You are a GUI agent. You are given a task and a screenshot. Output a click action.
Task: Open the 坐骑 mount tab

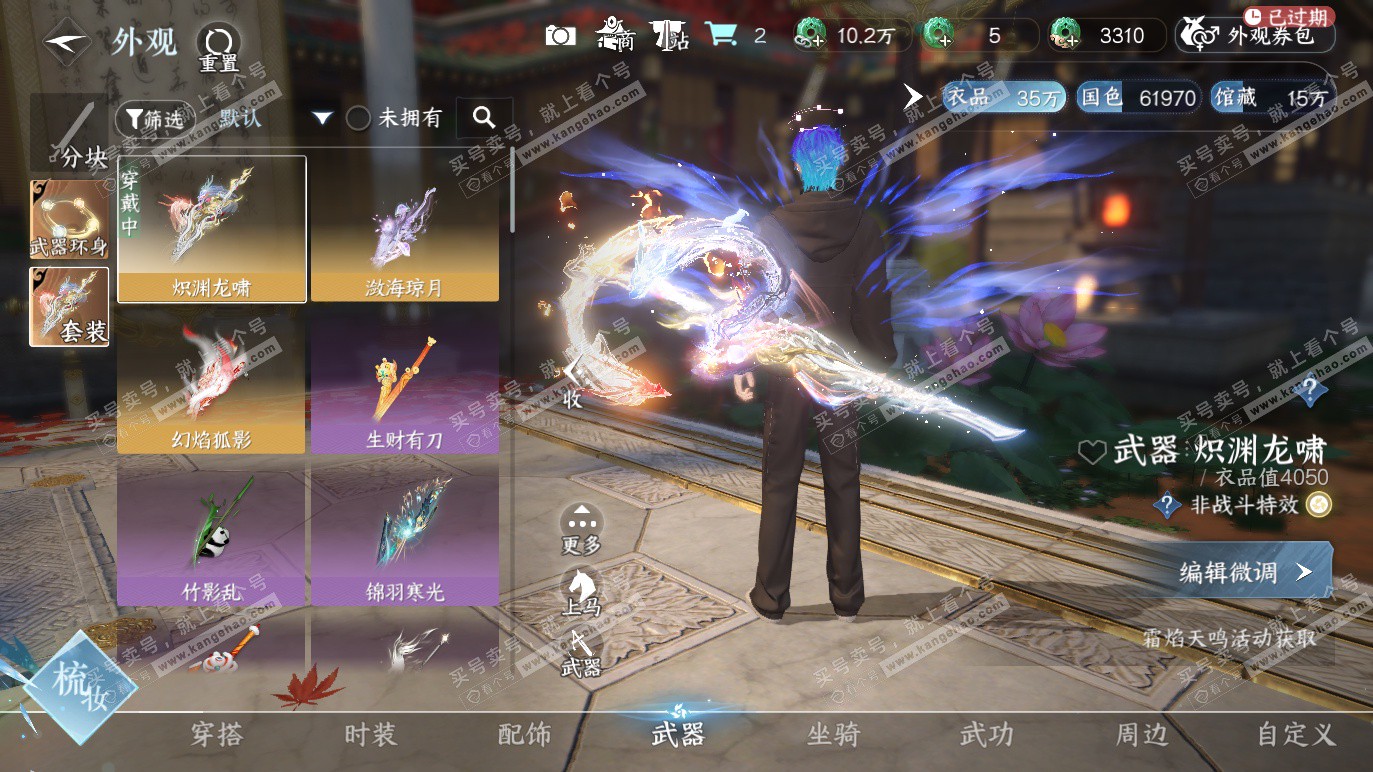coord(833,735)
